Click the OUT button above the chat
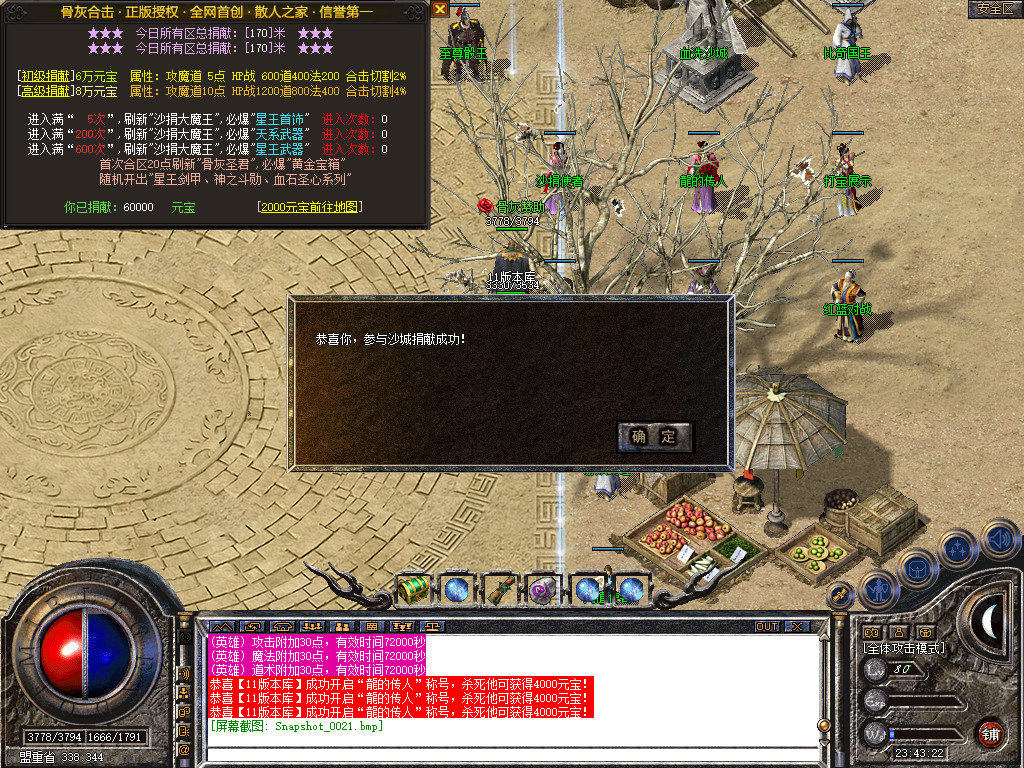1024x768 pixels. point(766,626)
